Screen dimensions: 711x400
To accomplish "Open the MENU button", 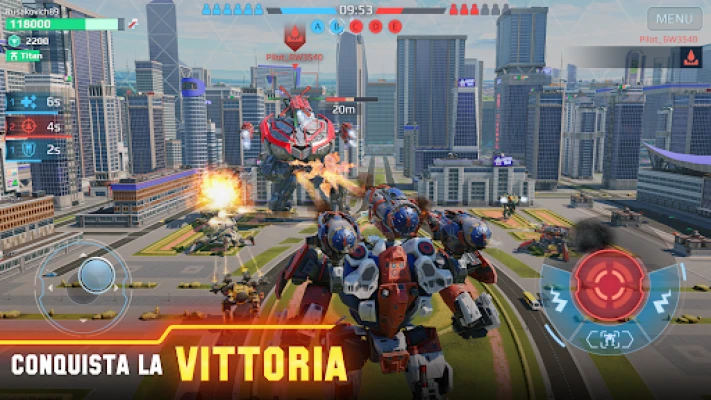I will 675,18.
